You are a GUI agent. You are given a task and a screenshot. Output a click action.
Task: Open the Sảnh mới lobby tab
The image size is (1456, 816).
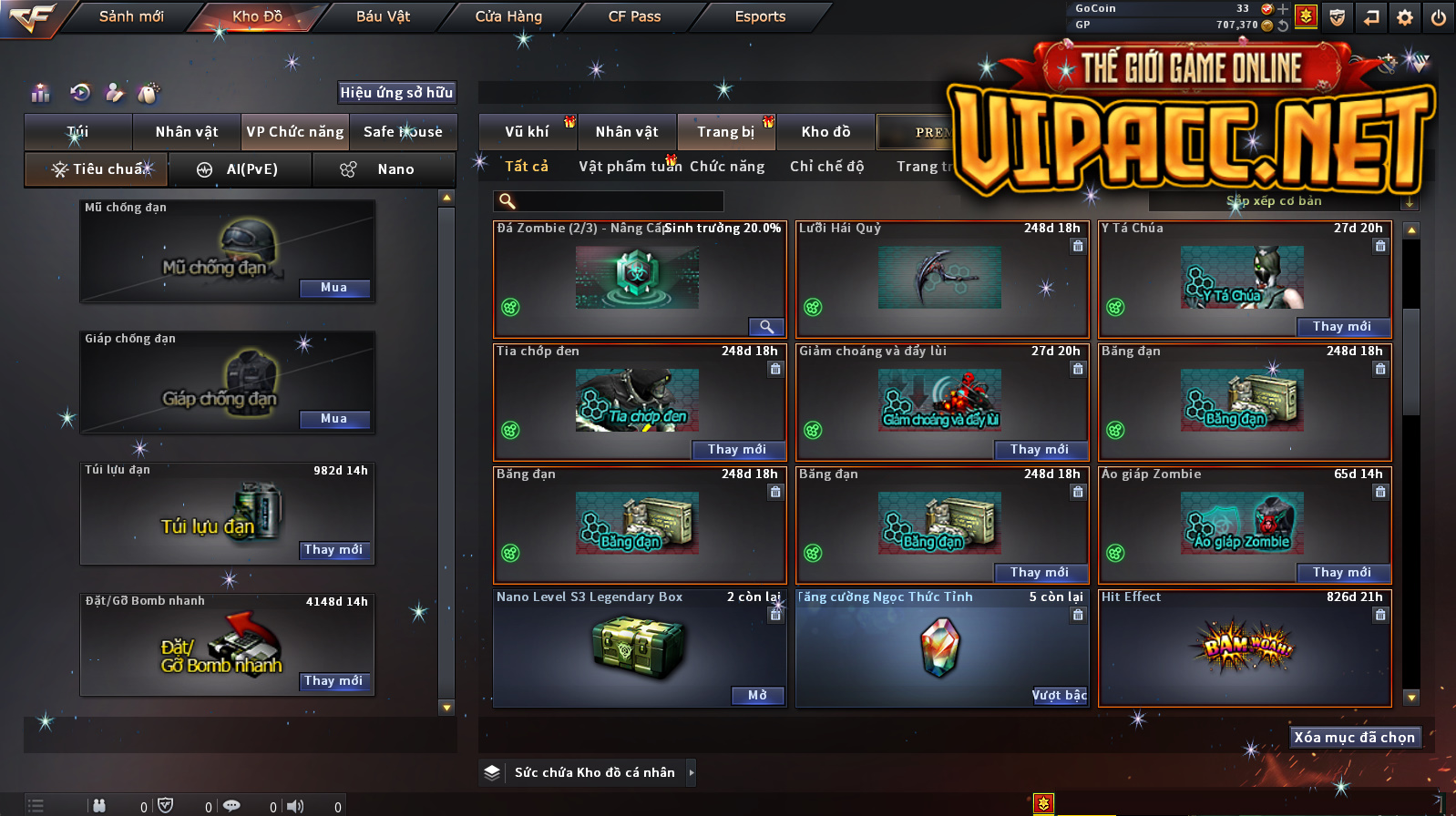[x=131, y=16]
